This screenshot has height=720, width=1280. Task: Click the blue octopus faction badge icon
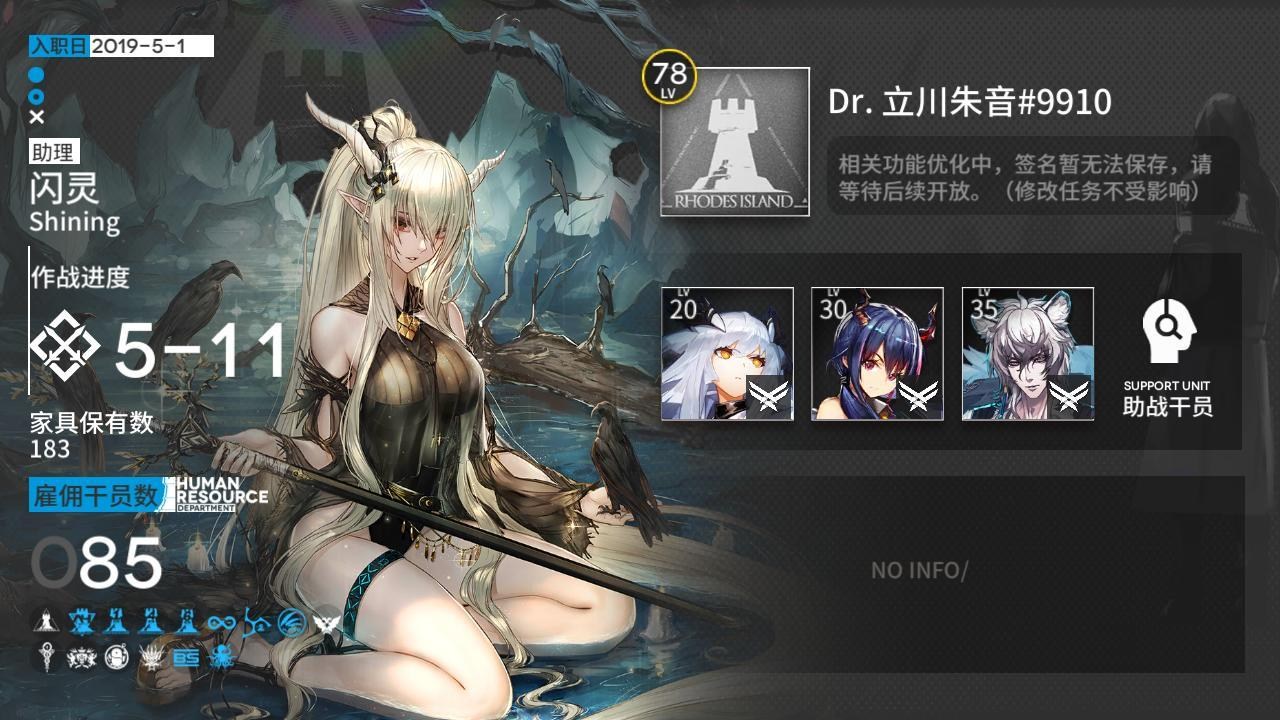222,658
